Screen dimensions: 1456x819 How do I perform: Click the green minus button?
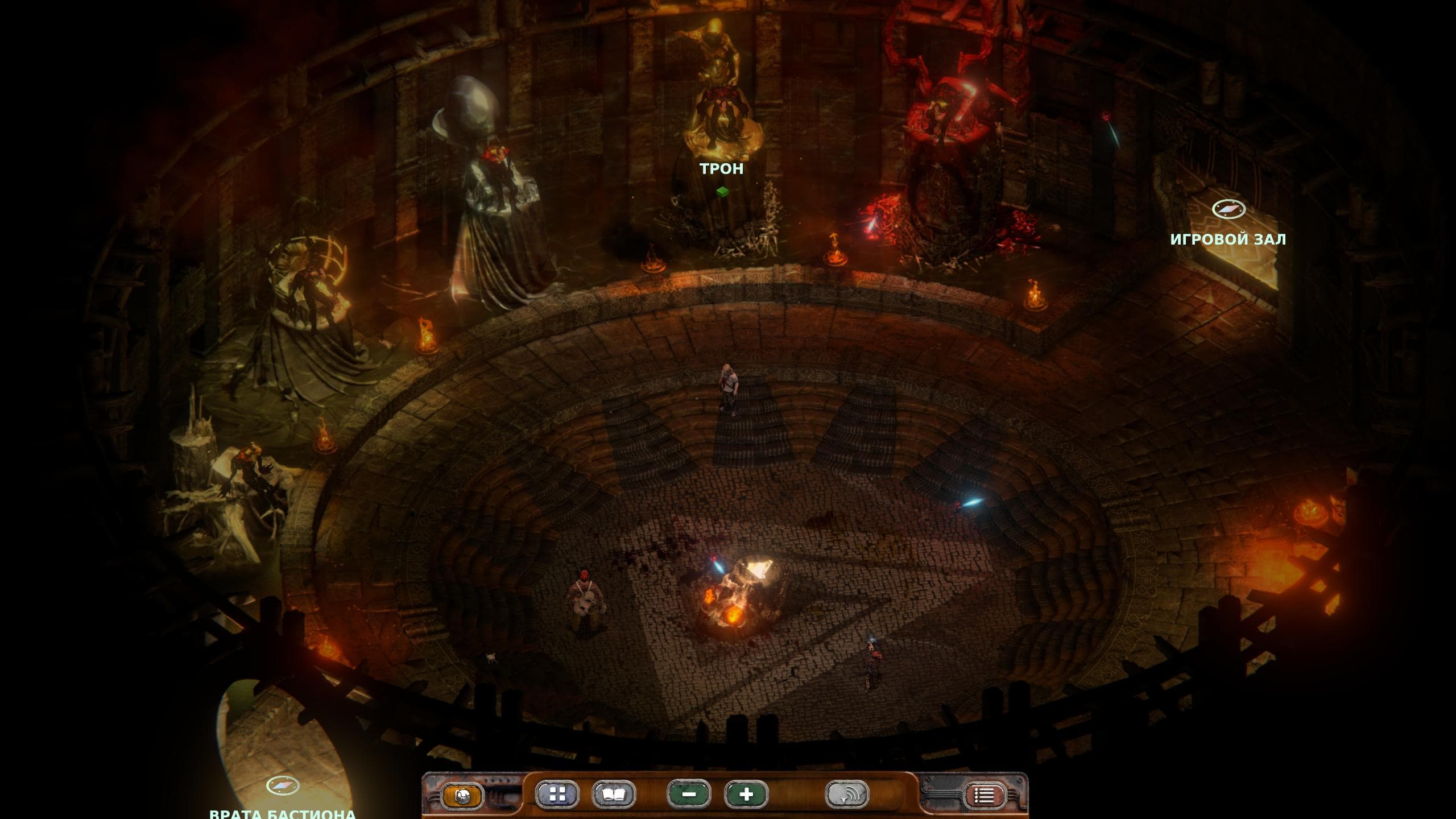(689, 795)
